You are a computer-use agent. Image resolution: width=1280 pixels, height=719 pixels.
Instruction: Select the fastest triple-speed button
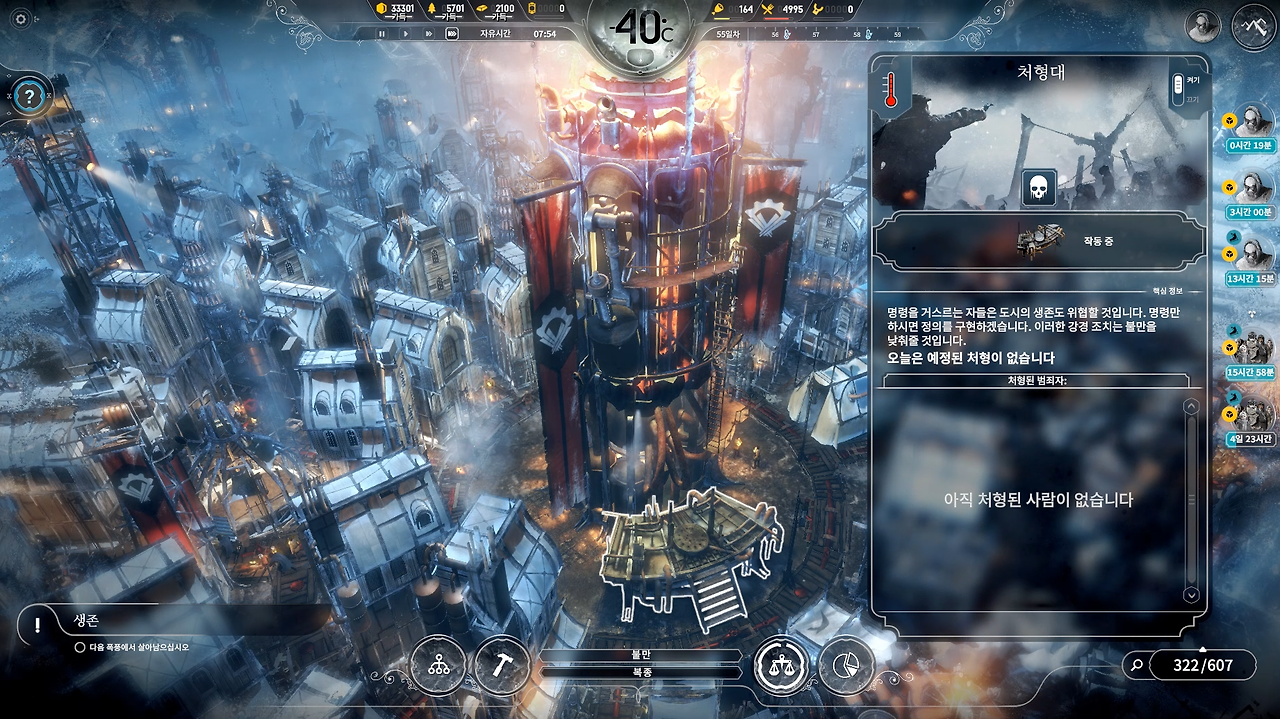click(x=452, y=34)
